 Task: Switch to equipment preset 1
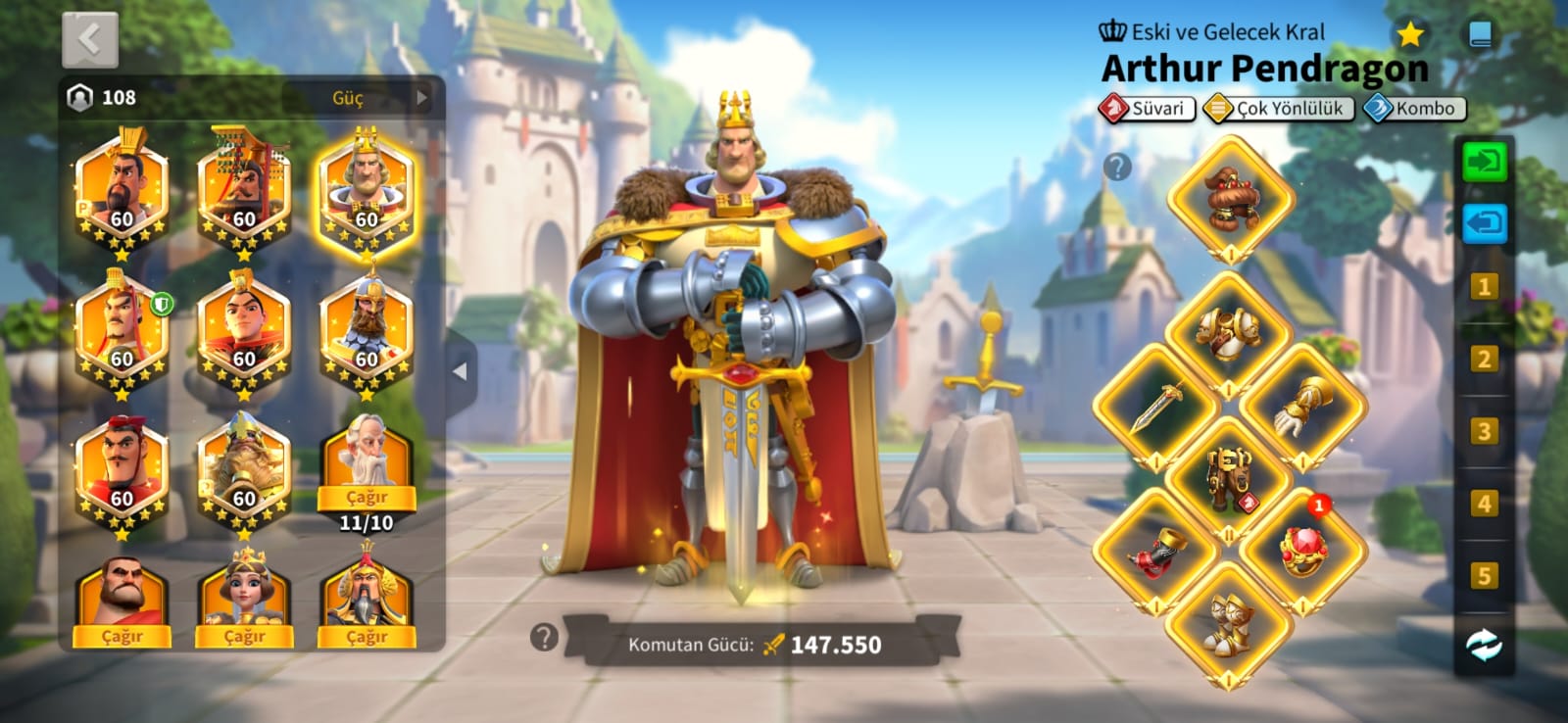pyautogui.click(x=1484, y=287)
